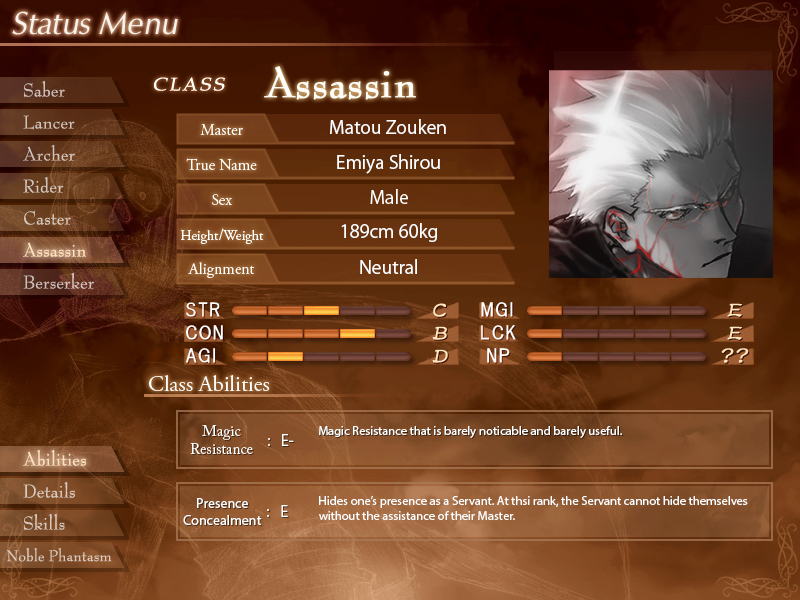This screenshot has width=800, height=600.
Task: Switch to the Details section
Action: pos(49,492)
